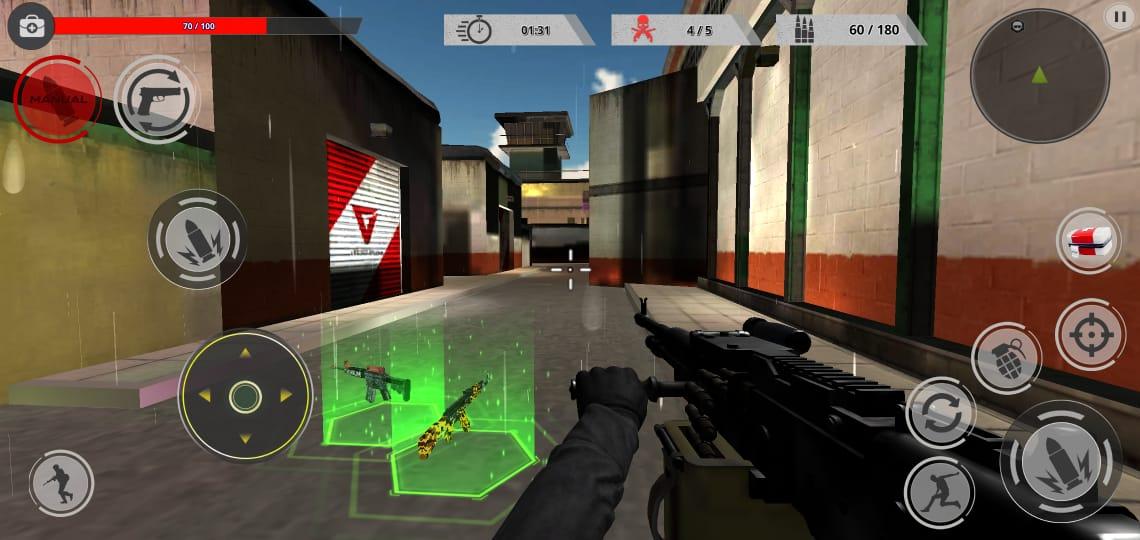The image size is (1140, 540).
Task: Switch weapon with the pistol button
Action: click(x=155, y=99)
